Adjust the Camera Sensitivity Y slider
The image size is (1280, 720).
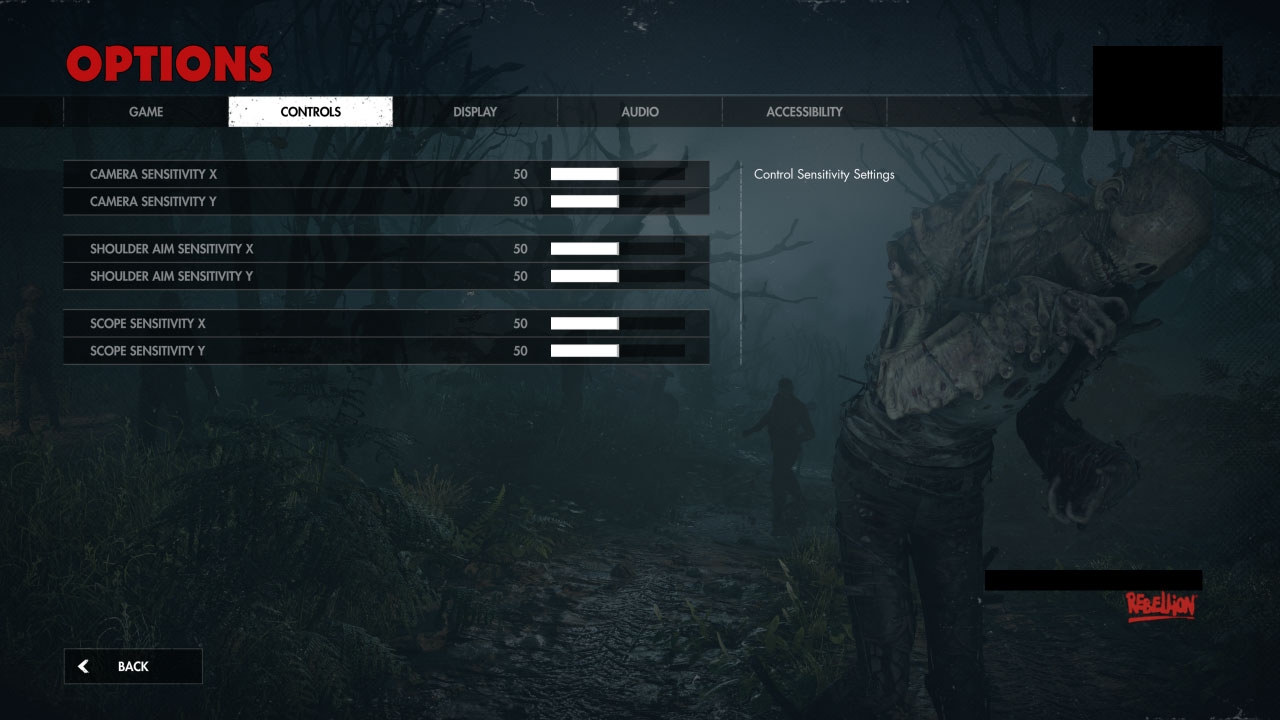pyautogui.click(x=616, y=201)
